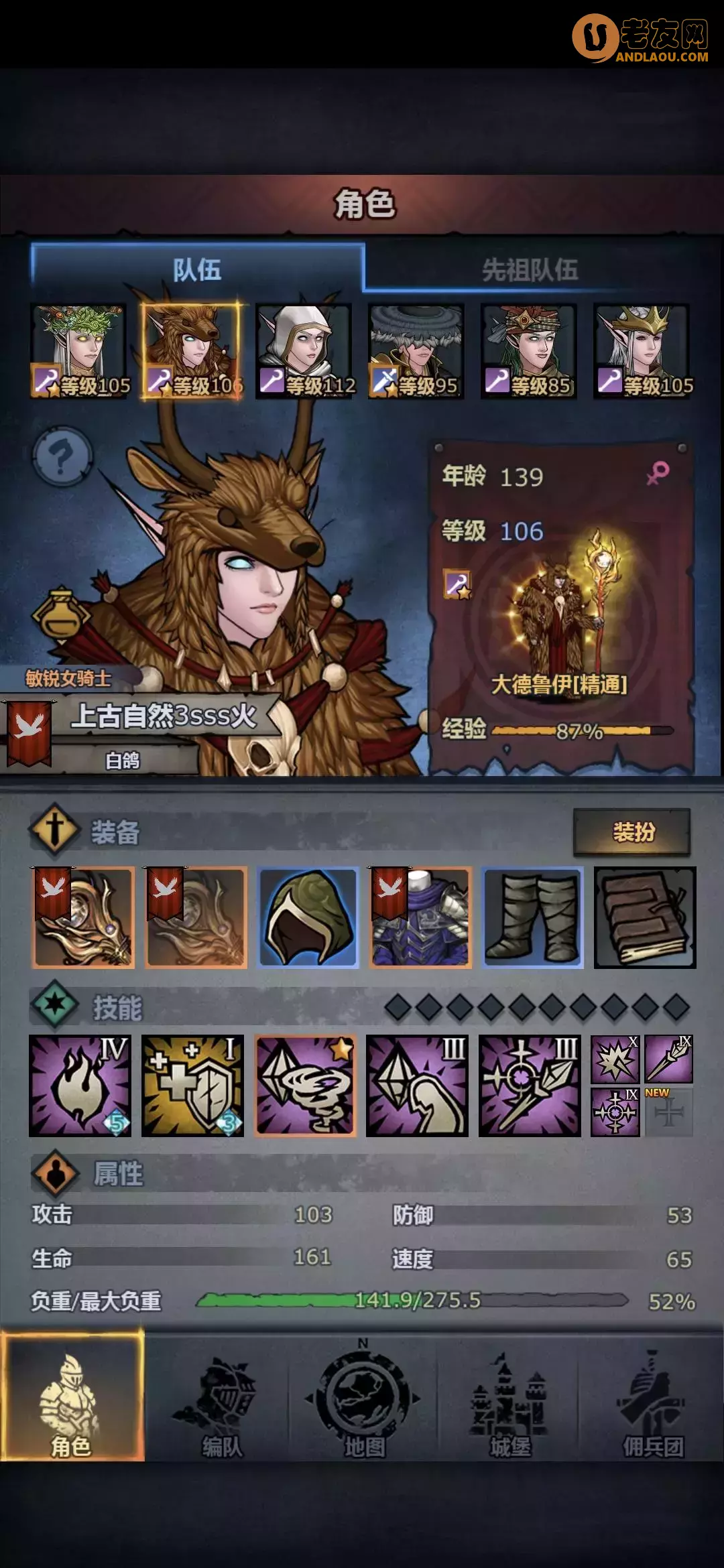Select the golden shield healing skill
724x1568 pixels.
pos(192,1086)
